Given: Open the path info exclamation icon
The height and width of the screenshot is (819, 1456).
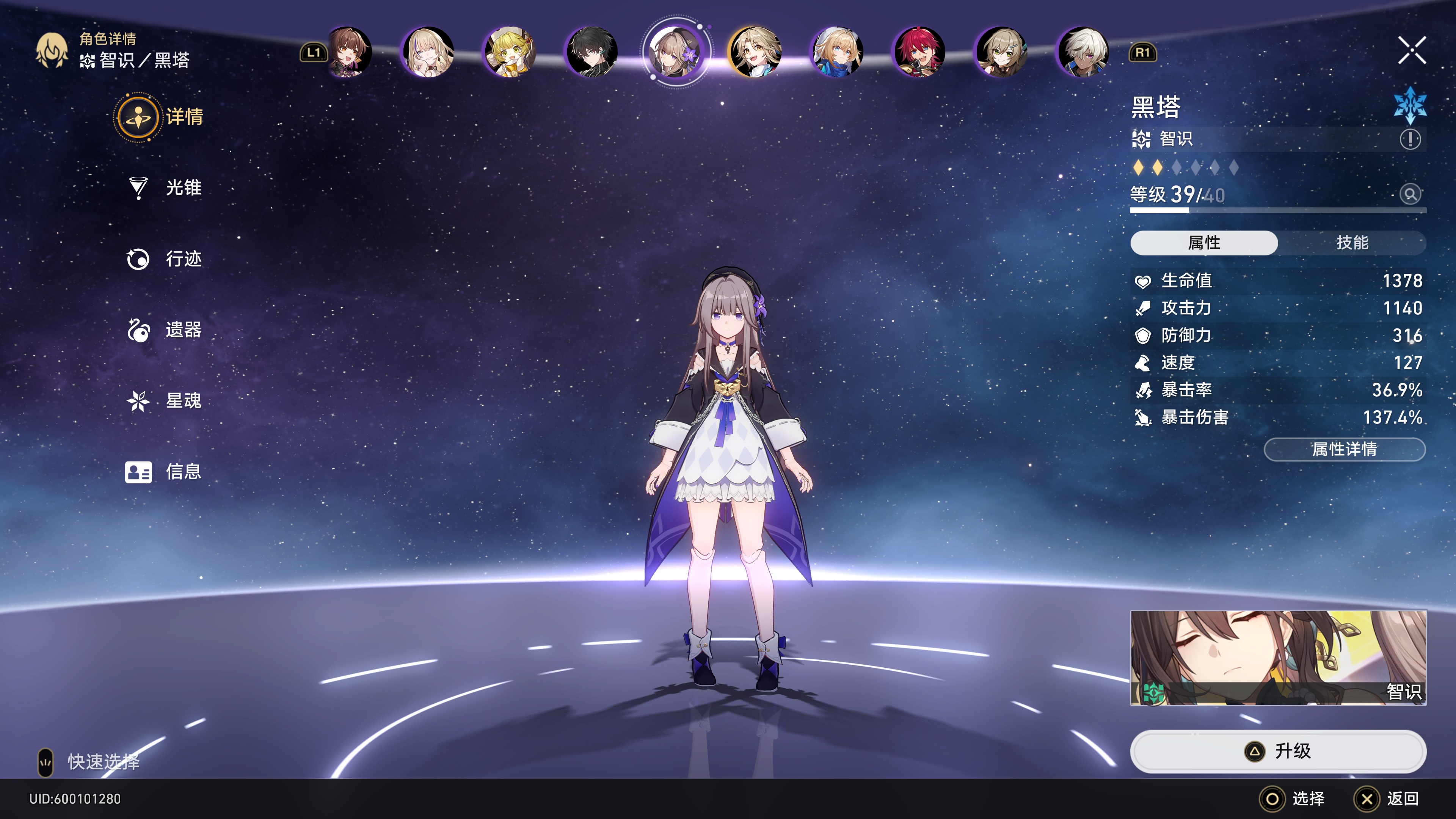Looking at the screenshot, I should [1410, 139].
